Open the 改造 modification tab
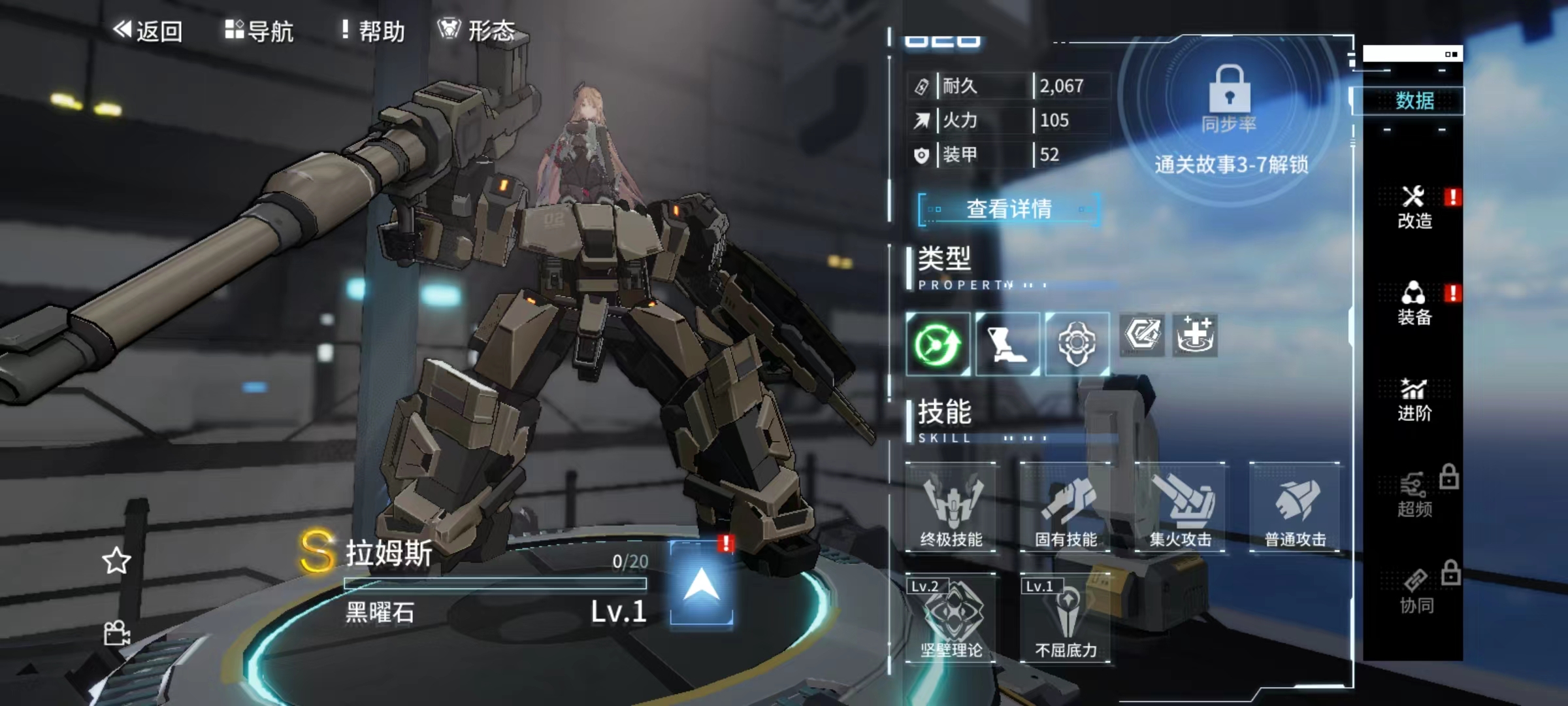The image size is (1568, 706). 1414,208
